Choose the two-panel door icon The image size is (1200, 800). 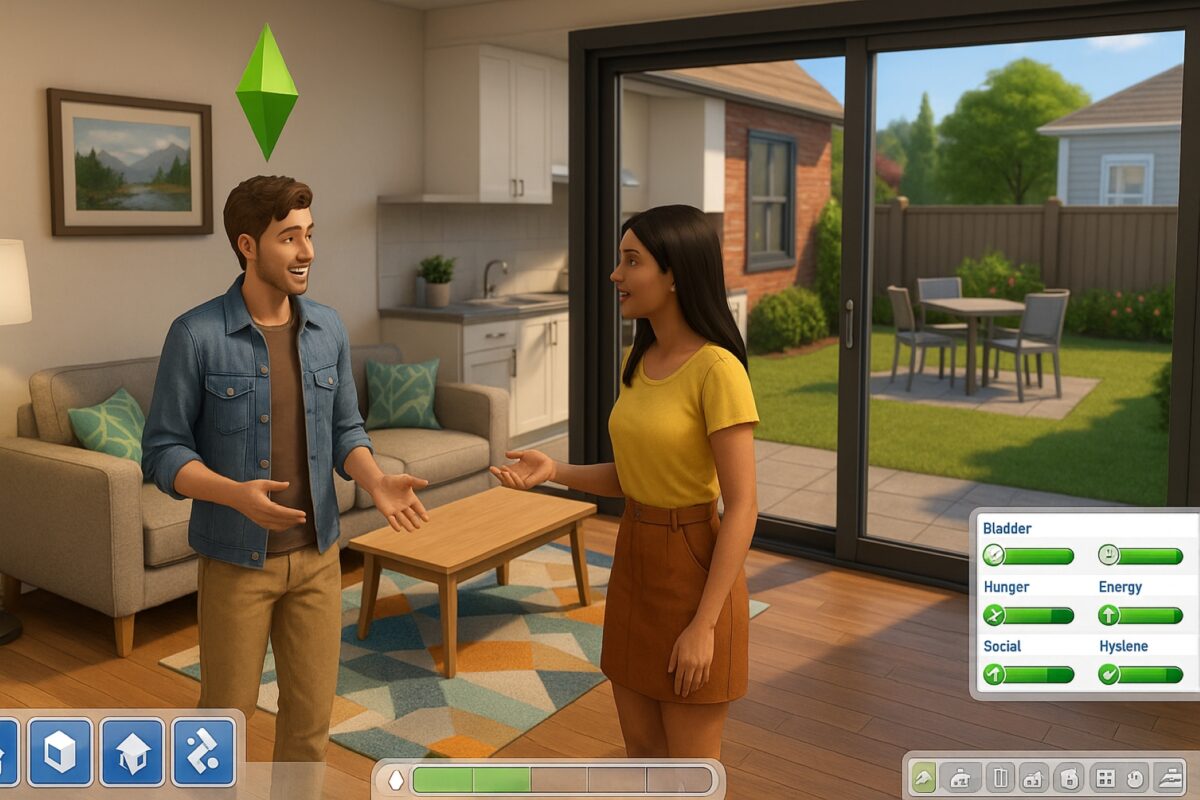pyautogui.click(x=1000, y=777)
